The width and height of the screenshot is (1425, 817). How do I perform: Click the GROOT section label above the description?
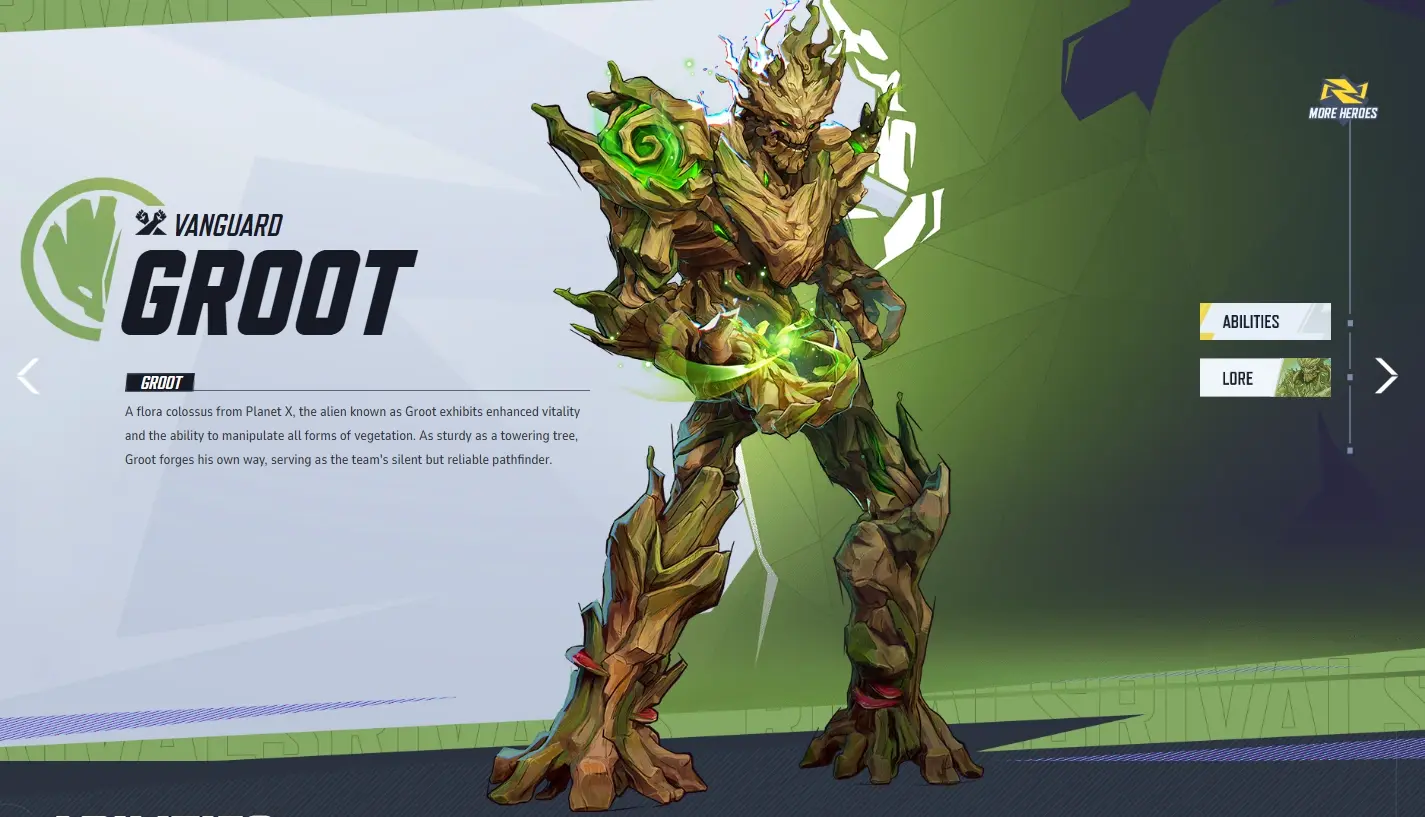pyautogui.click(x=160, y=382)
